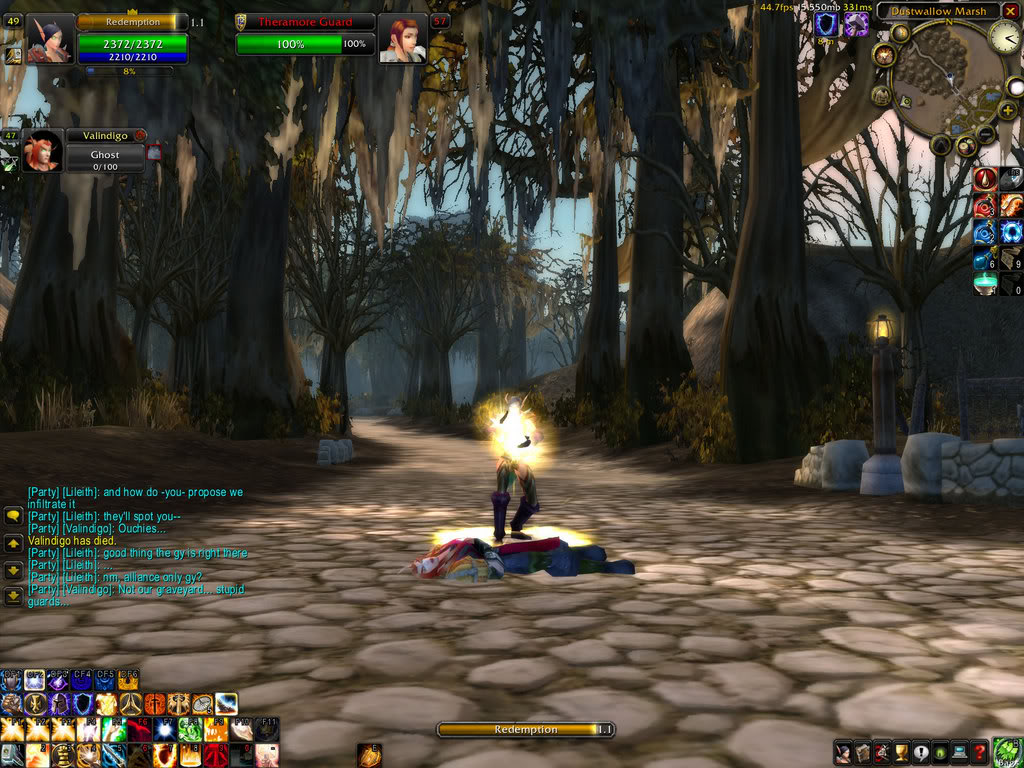Viewport: 1024px width, 768px height.
Task: Open the green backpack bag
Action: [x=1007, y=751]
